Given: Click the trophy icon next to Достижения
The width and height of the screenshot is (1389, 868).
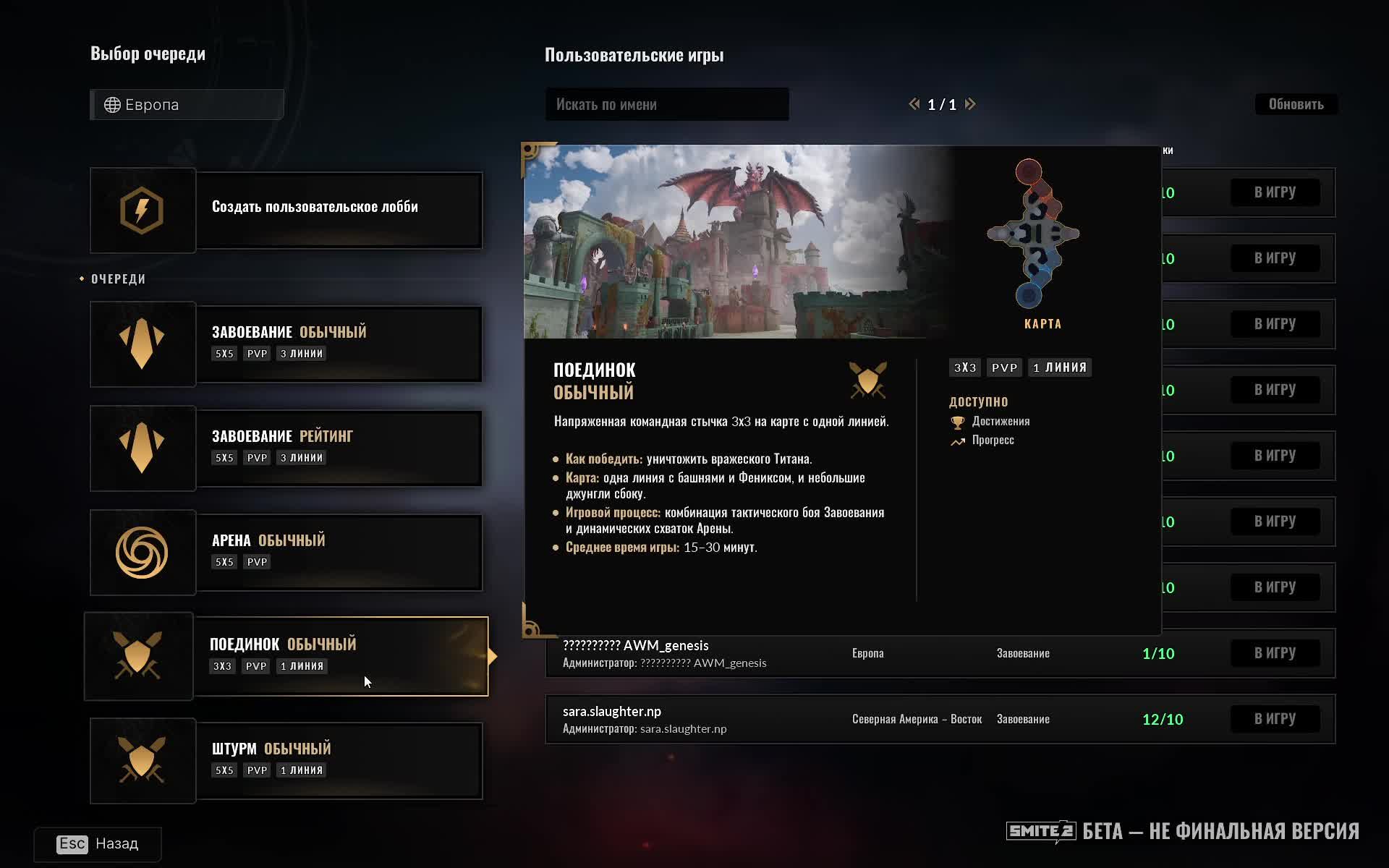Looking at the screenshot, I should 959,421.
